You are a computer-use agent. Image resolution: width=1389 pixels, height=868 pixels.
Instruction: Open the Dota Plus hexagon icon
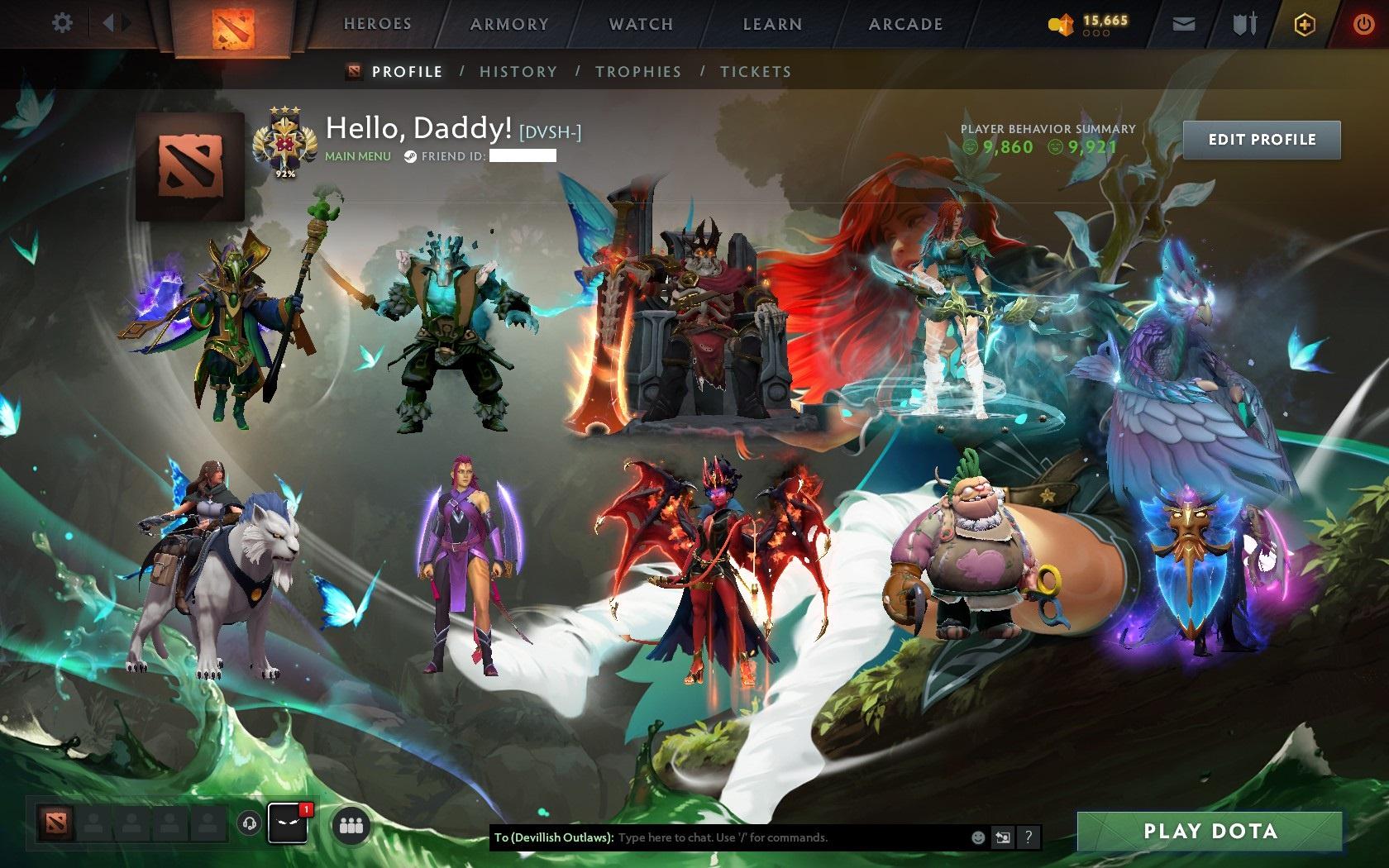point(1305,24)
